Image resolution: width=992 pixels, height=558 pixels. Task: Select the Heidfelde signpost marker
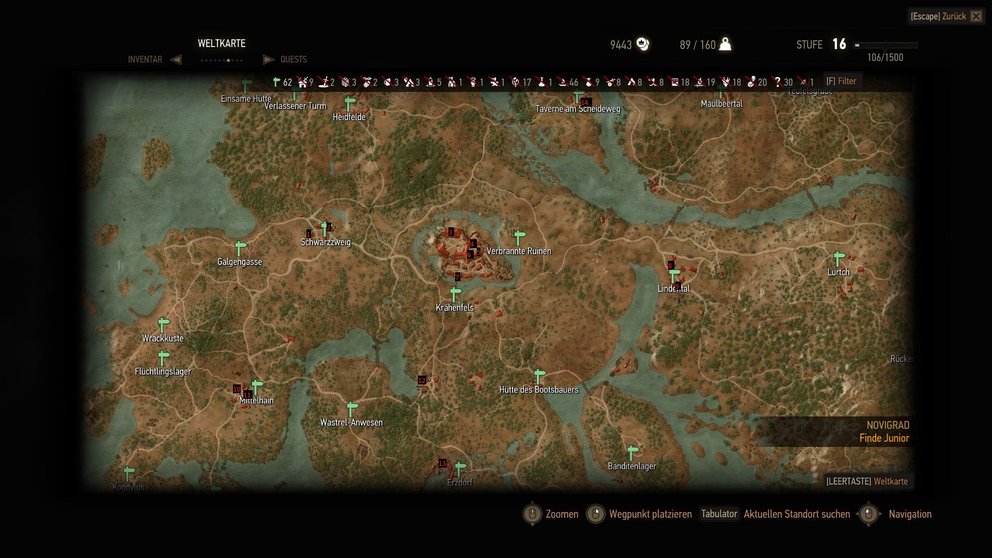point(349,104)
